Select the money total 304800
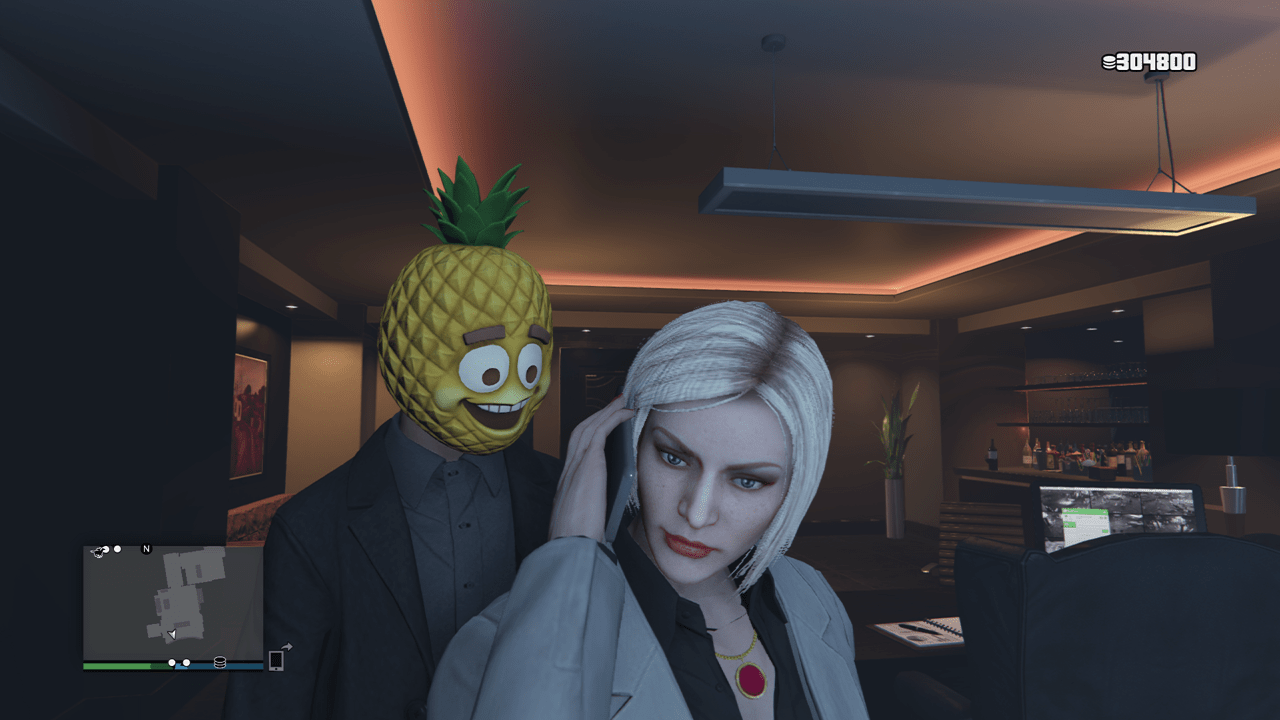 click(x=1155, y=62)
